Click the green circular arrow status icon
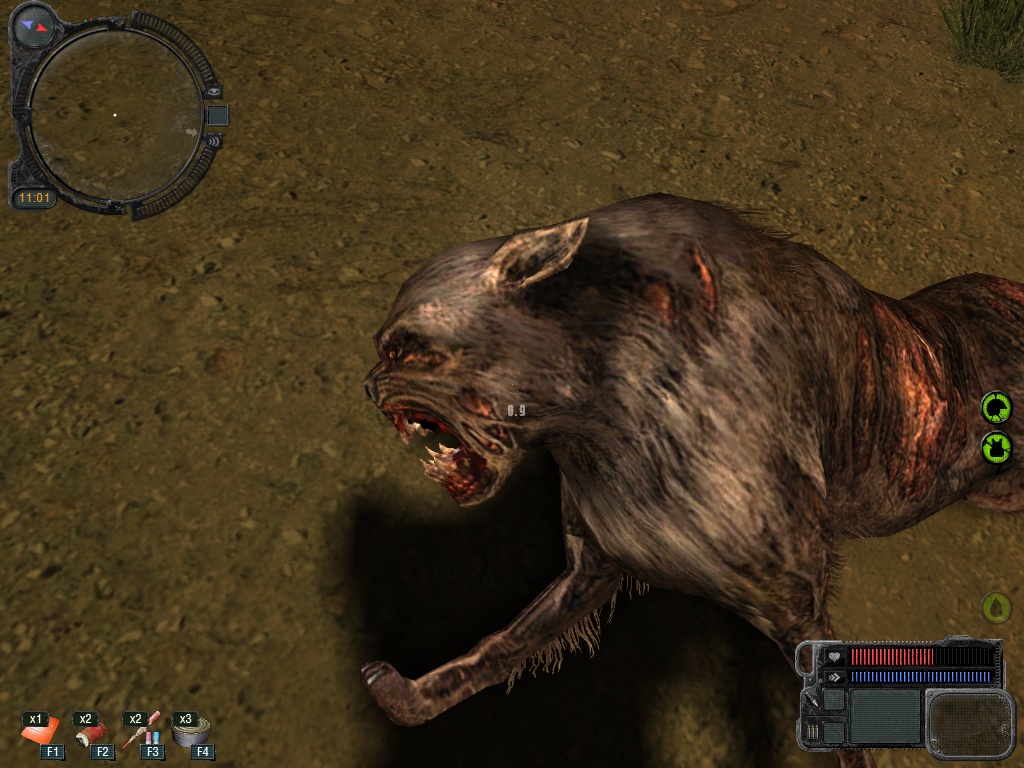 pyautogui.click(x=996, y=408)
